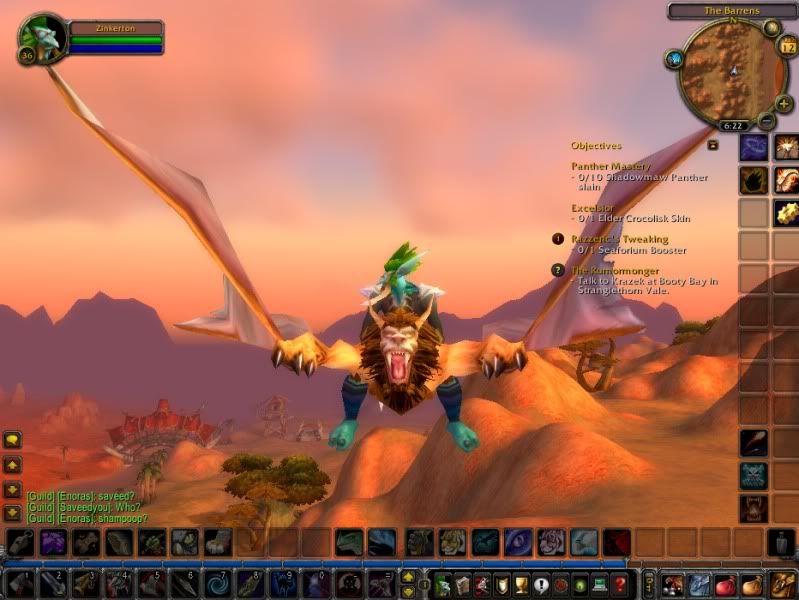Activate the gold nugget icon on side bar
The width and height of the screenshot is (799, 600).
(785, 212)
